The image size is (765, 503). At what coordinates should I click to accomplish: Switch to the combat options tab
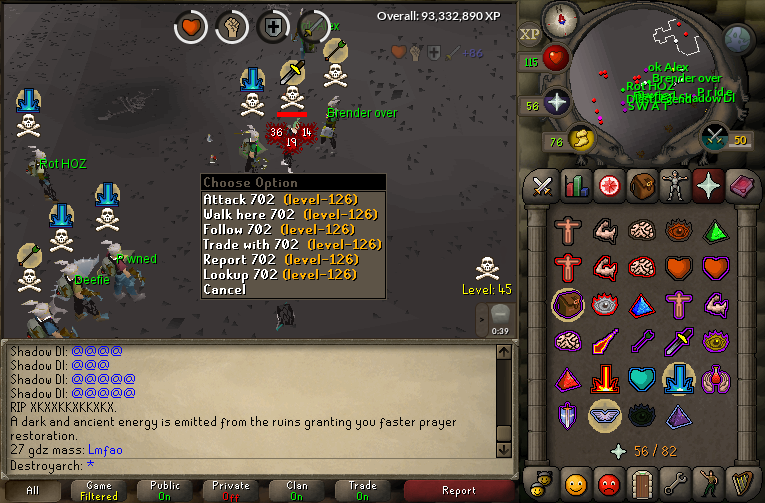coord(542,185)
